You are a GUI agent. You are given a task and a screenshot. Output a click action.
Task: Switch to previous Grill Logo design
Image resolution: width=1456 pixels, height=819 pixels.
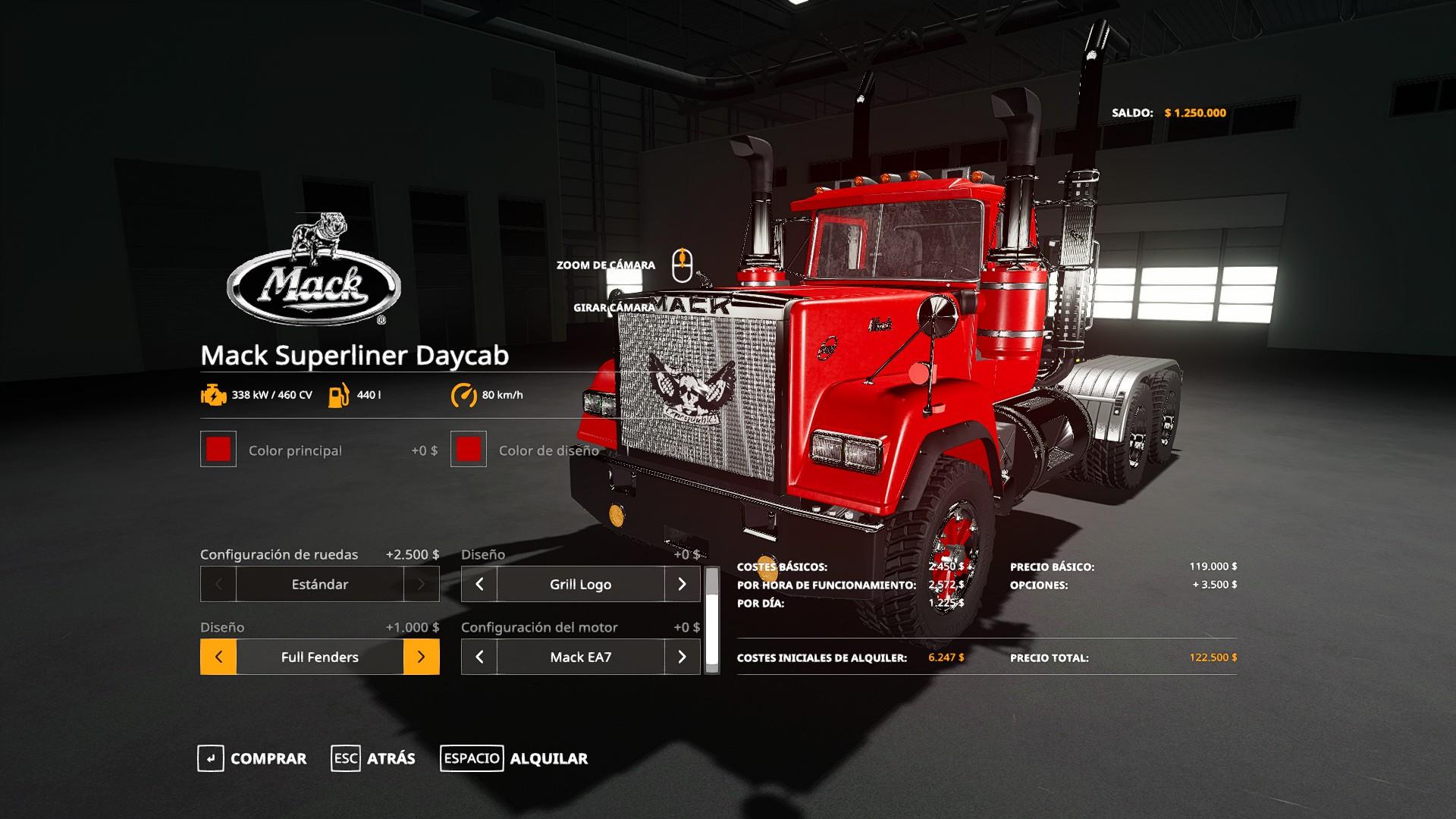(479, 584)
